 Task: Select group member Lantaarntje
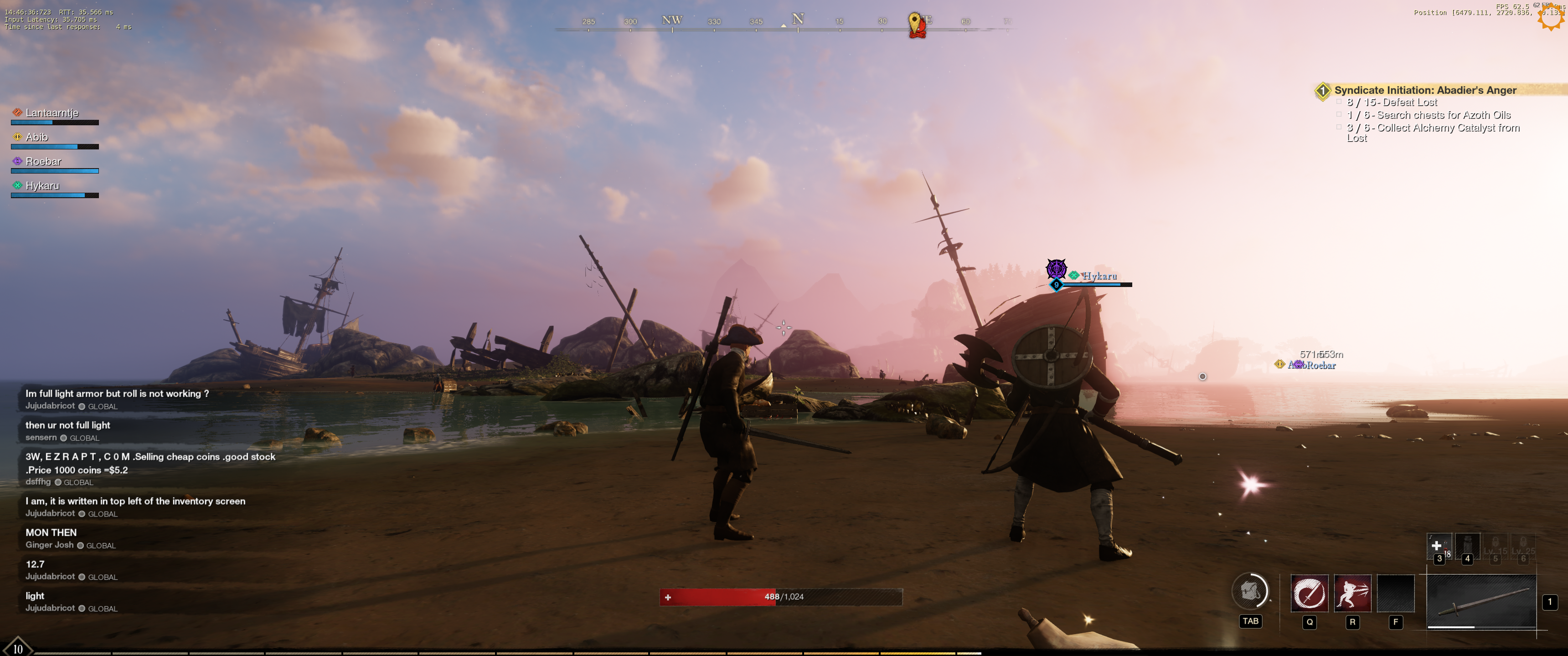tap(52, 113)
